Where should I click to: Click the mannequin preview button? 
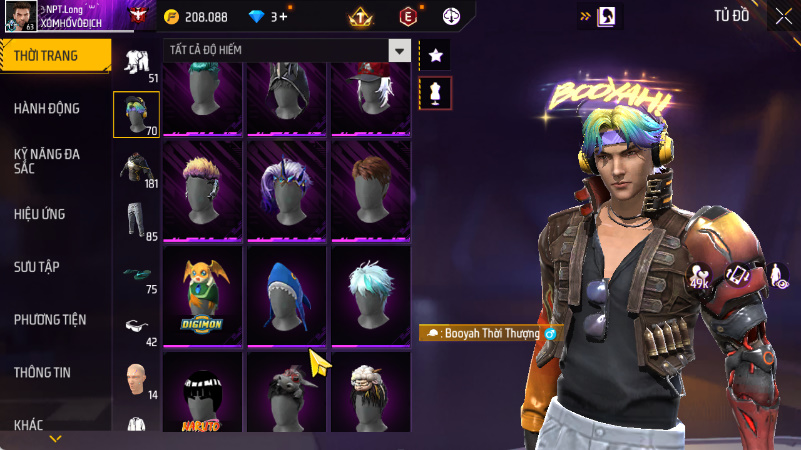pyautogui.click(x=435, y=93)
